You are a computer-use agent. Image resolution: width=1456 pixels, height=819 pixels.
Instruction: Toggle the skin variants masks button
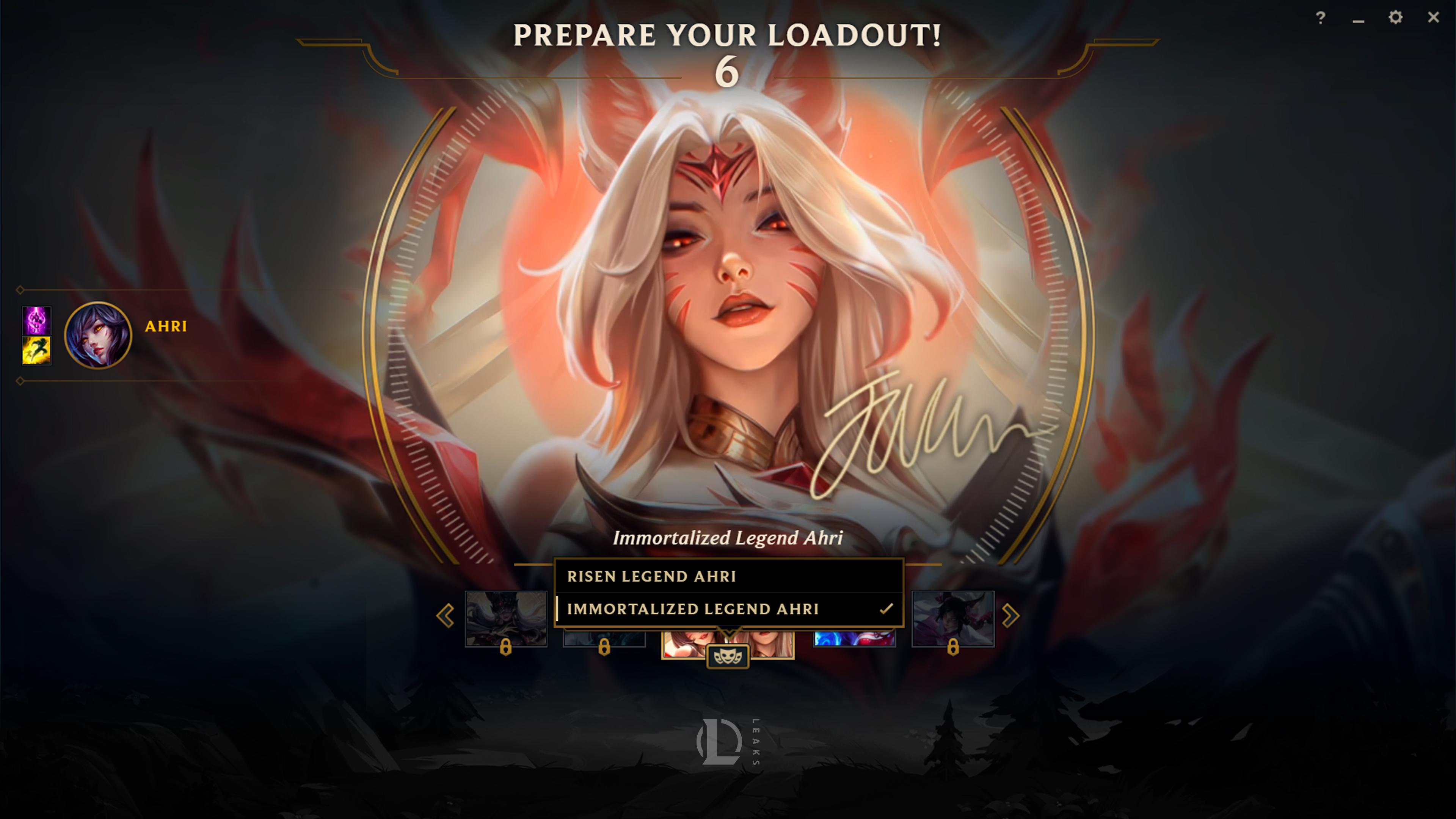(x=728, y=657)
